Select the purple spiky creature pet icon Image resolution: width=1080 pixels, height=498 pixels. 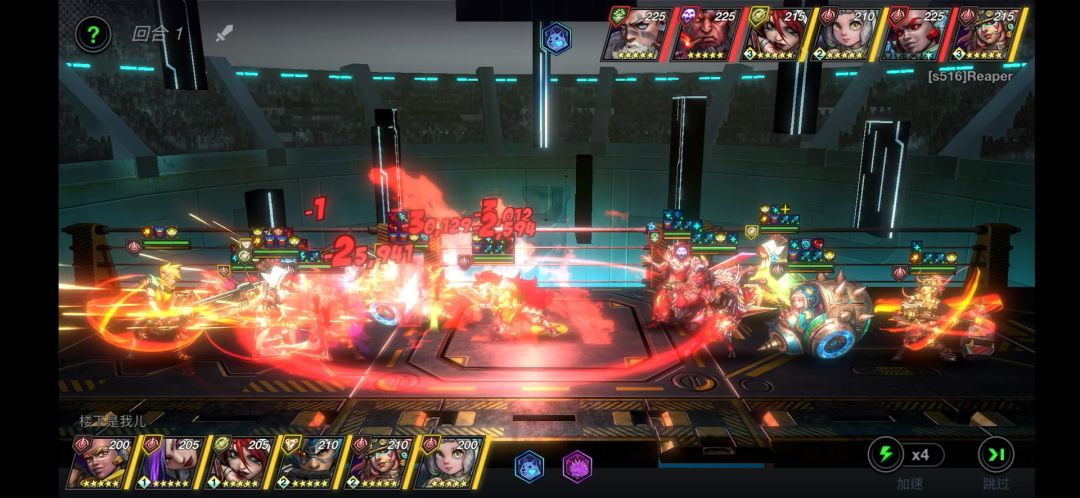tap(577, 466)
